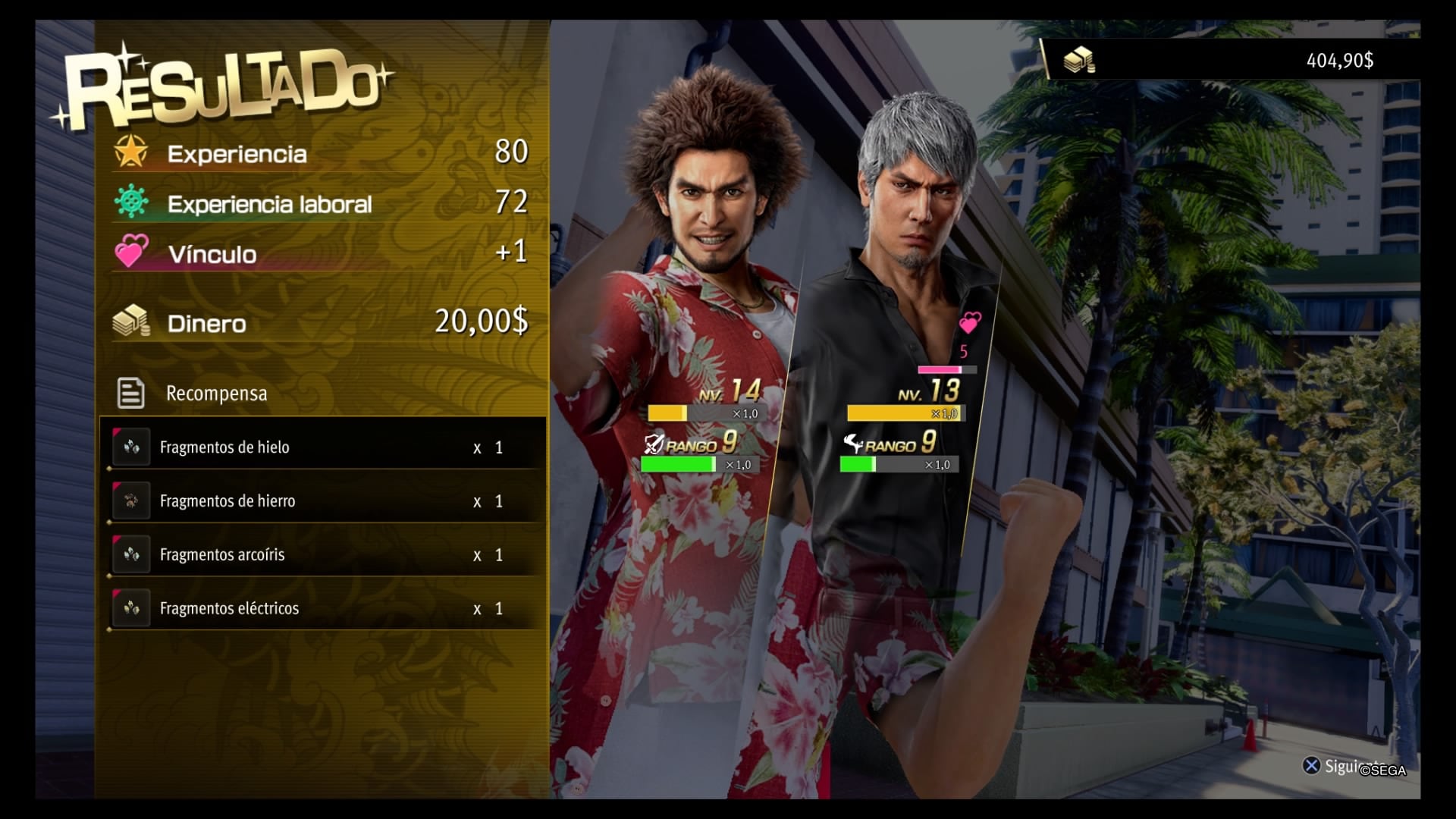Pick the Fragmentos eléctricos reward row
Image resolution: width=1456 pixels, height=819 pixels.
point(325,608)
